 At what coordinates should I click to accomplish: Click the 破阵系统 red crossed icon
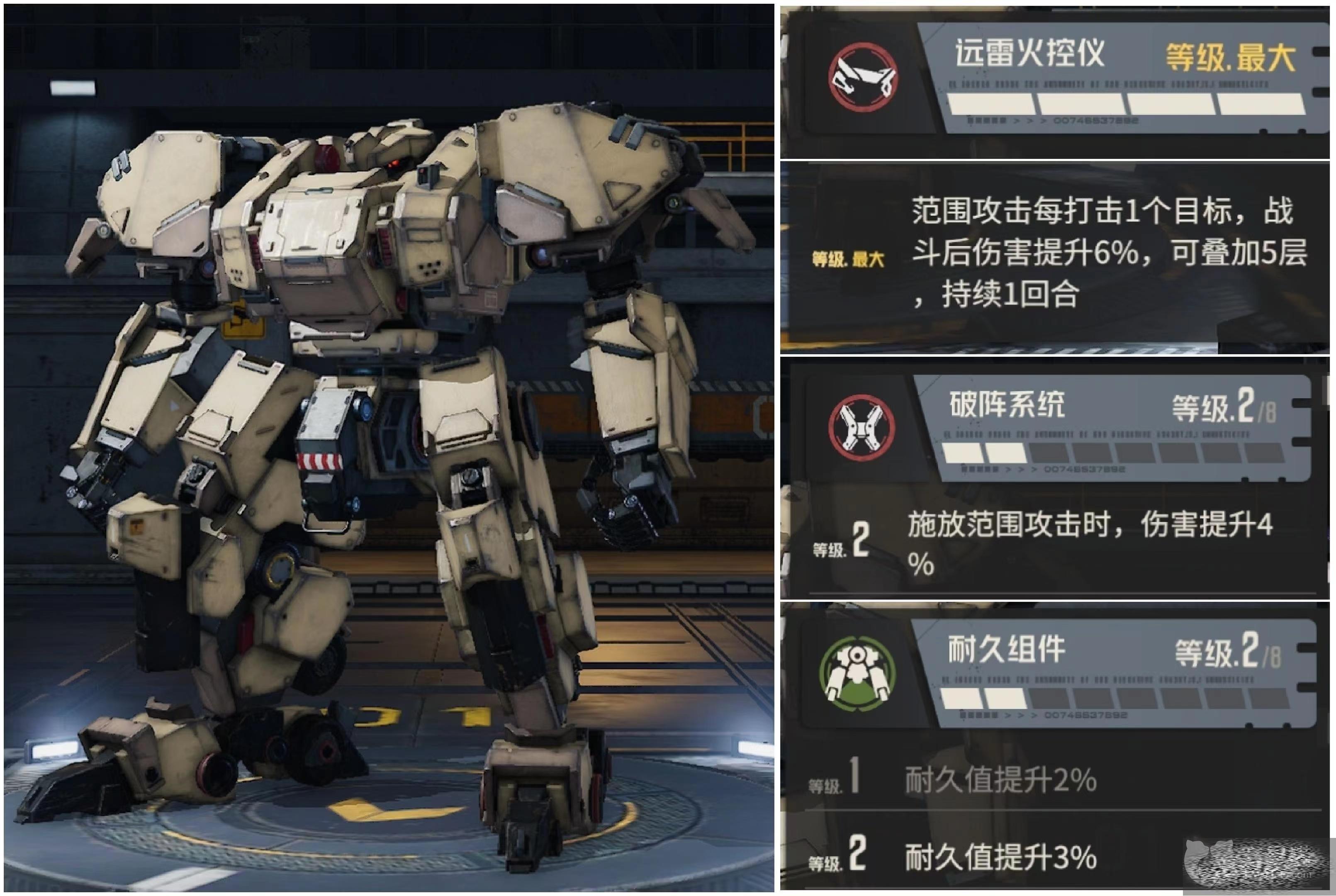[x=863, y=427]
